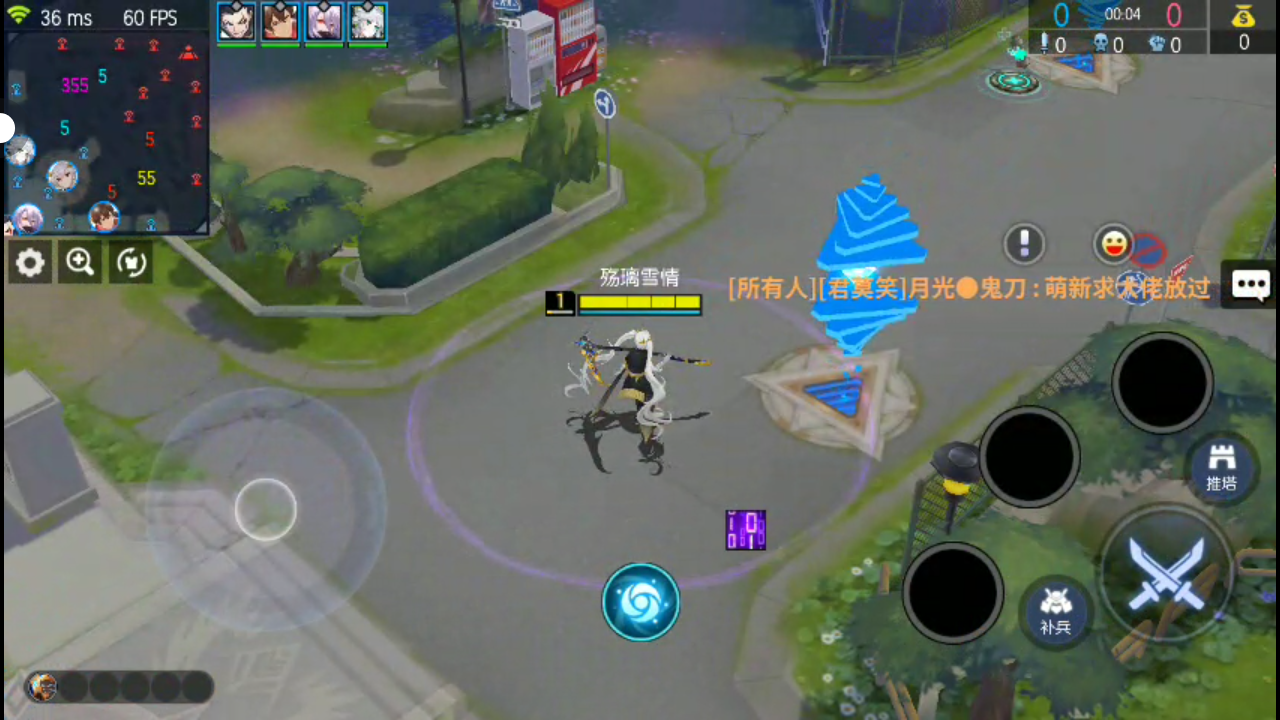Image resolution: width=1280 pixels, height=720 pixels.
Task: Click the camera rotate icon
Action: point(131,262)
